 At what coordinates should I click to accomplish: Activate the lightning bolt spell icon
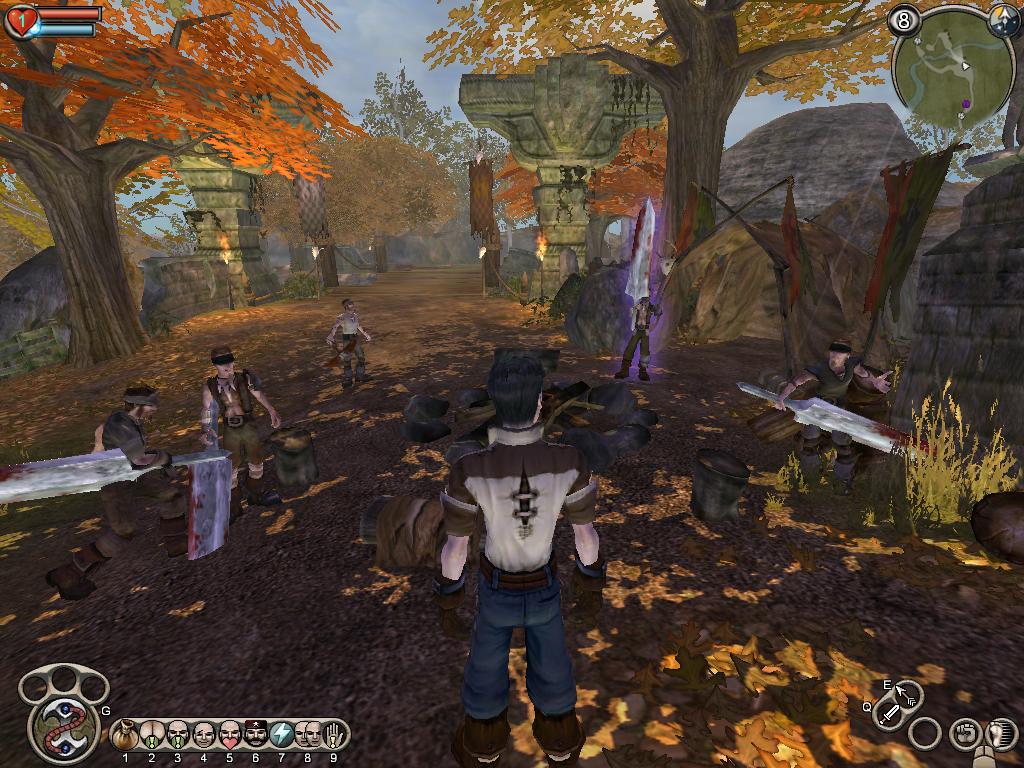(282, 734)
